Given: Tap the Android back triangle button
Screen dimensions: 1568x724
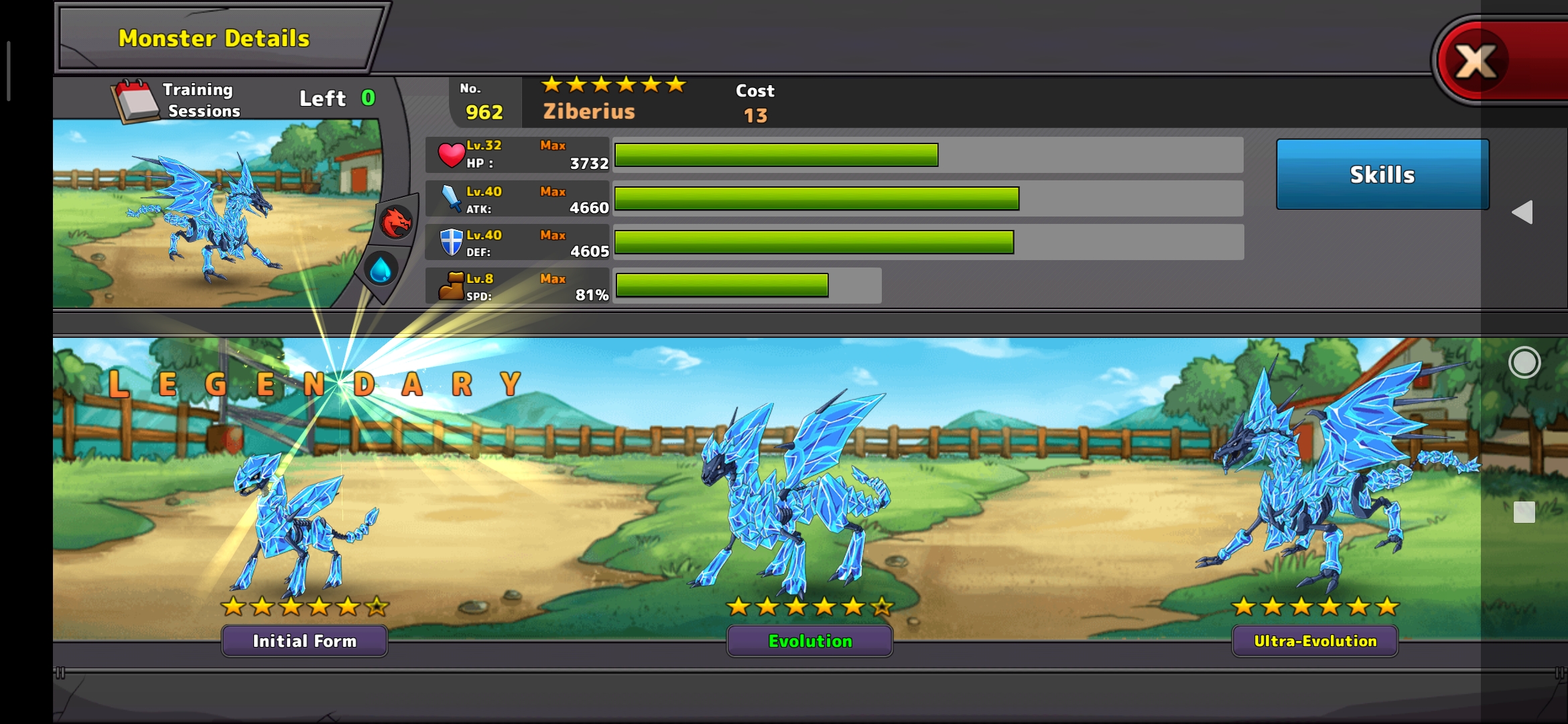Looking at the screenshot, I should tap(1522, 213).
